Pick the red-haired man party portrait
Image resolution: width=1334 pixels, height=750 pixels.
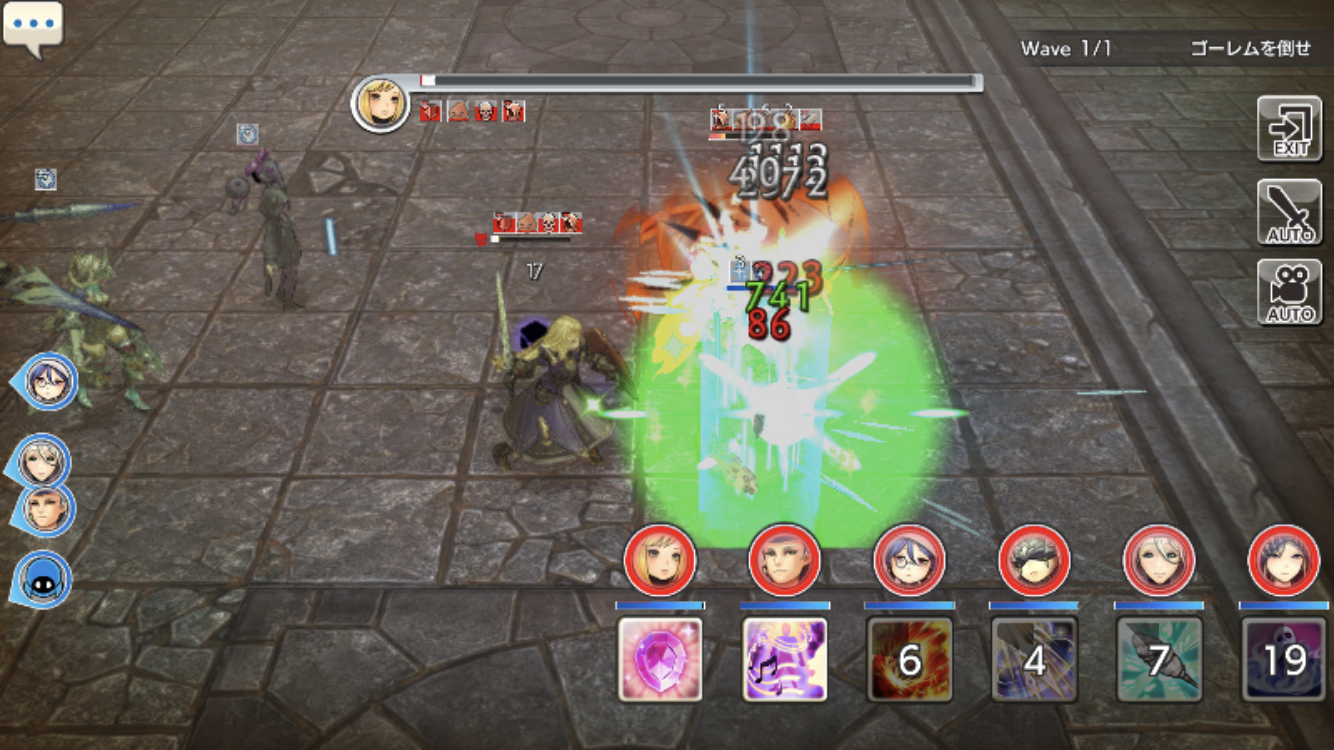(x=785, y=560)
